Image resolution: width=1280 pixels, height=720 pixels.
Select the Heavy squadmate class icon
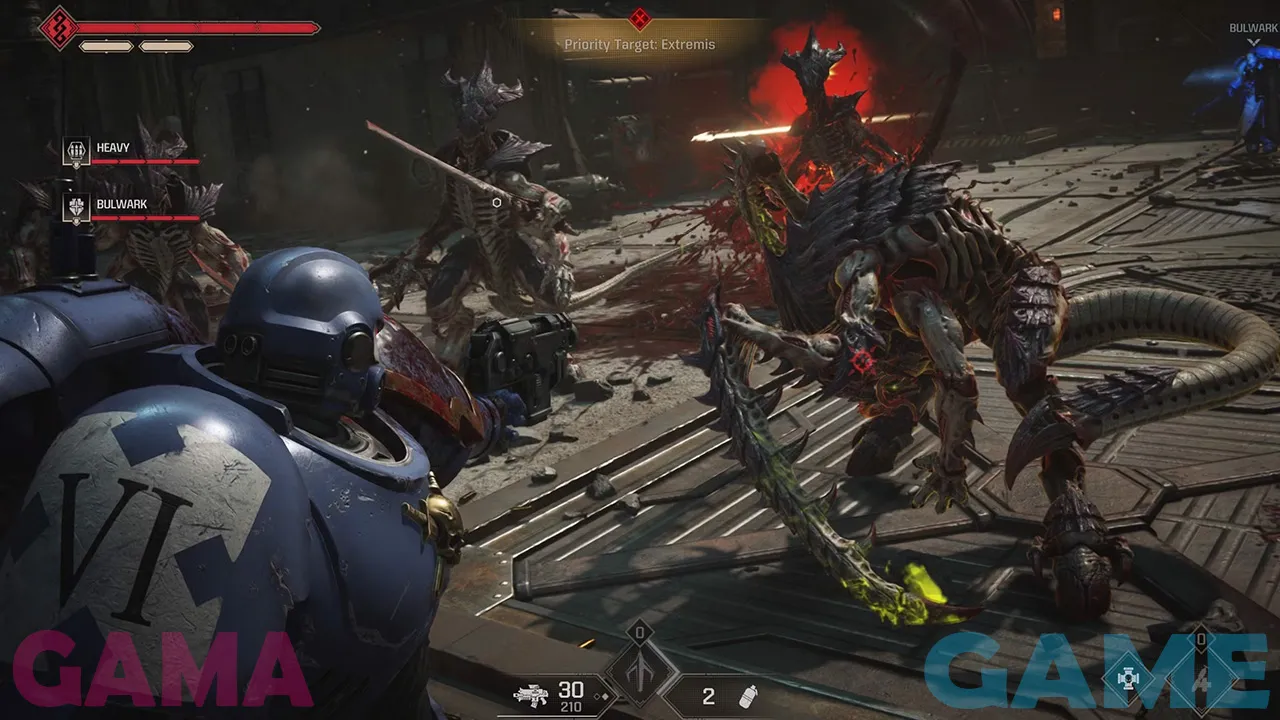[76, 151]
